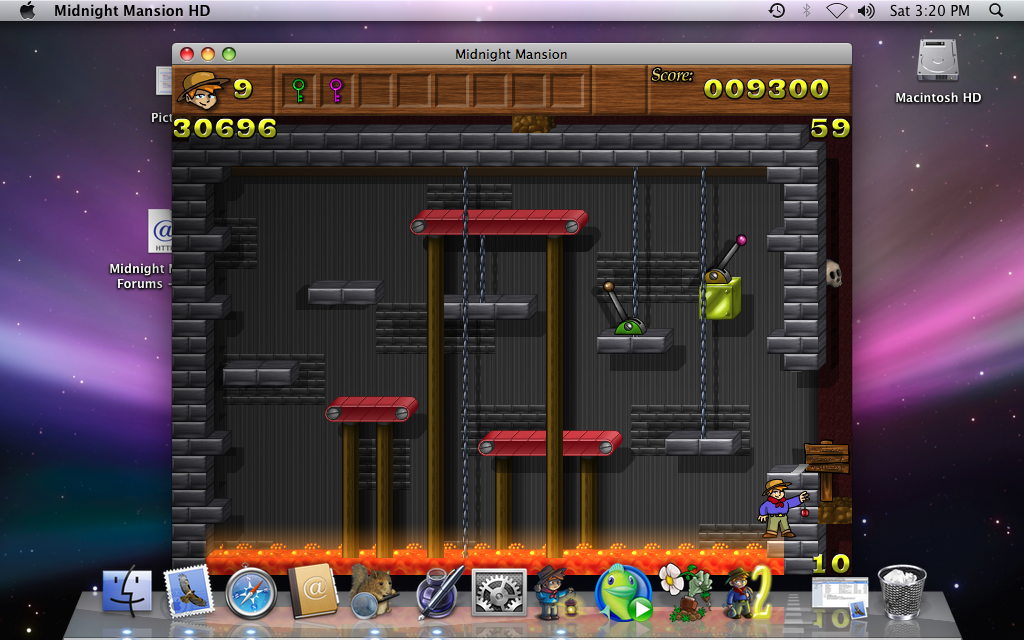Click the explorer portrait lives icon

click(202, 90)
